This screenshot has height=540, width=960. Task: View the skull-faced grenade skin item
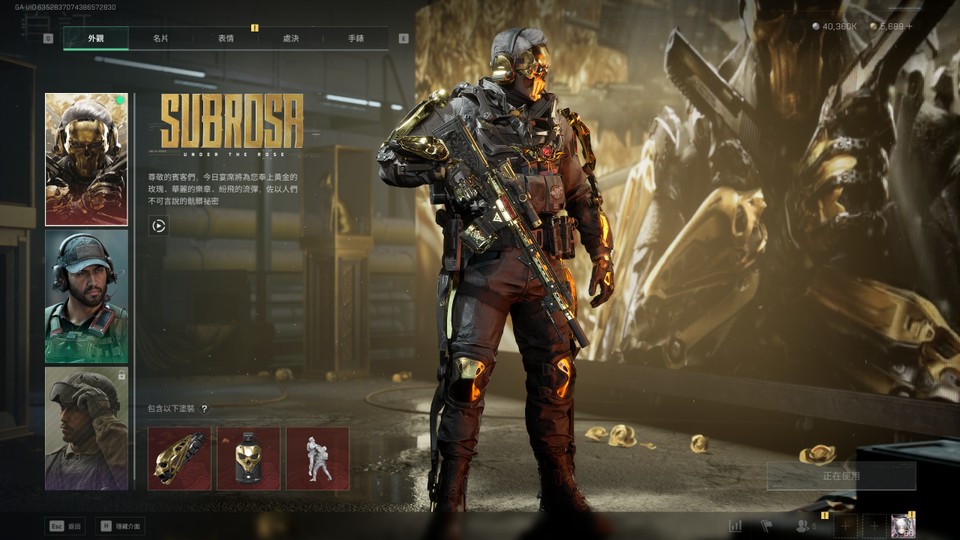click(x=248, y=459)
